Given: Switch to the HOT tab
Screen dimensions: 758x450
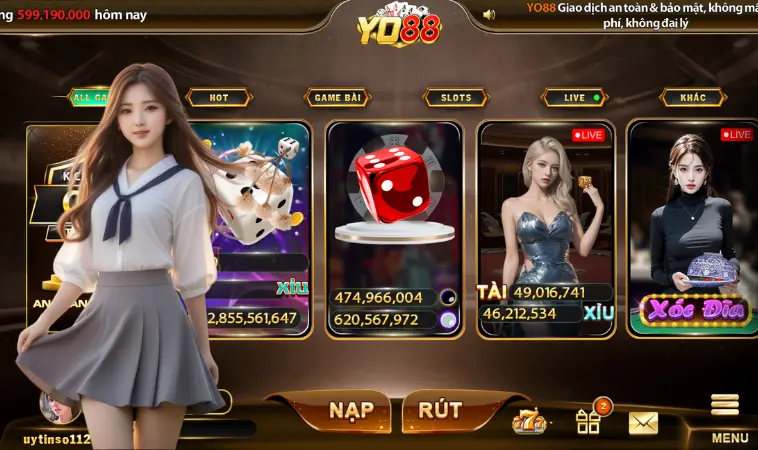Looking at the screenshot, I should click(218, 97).
